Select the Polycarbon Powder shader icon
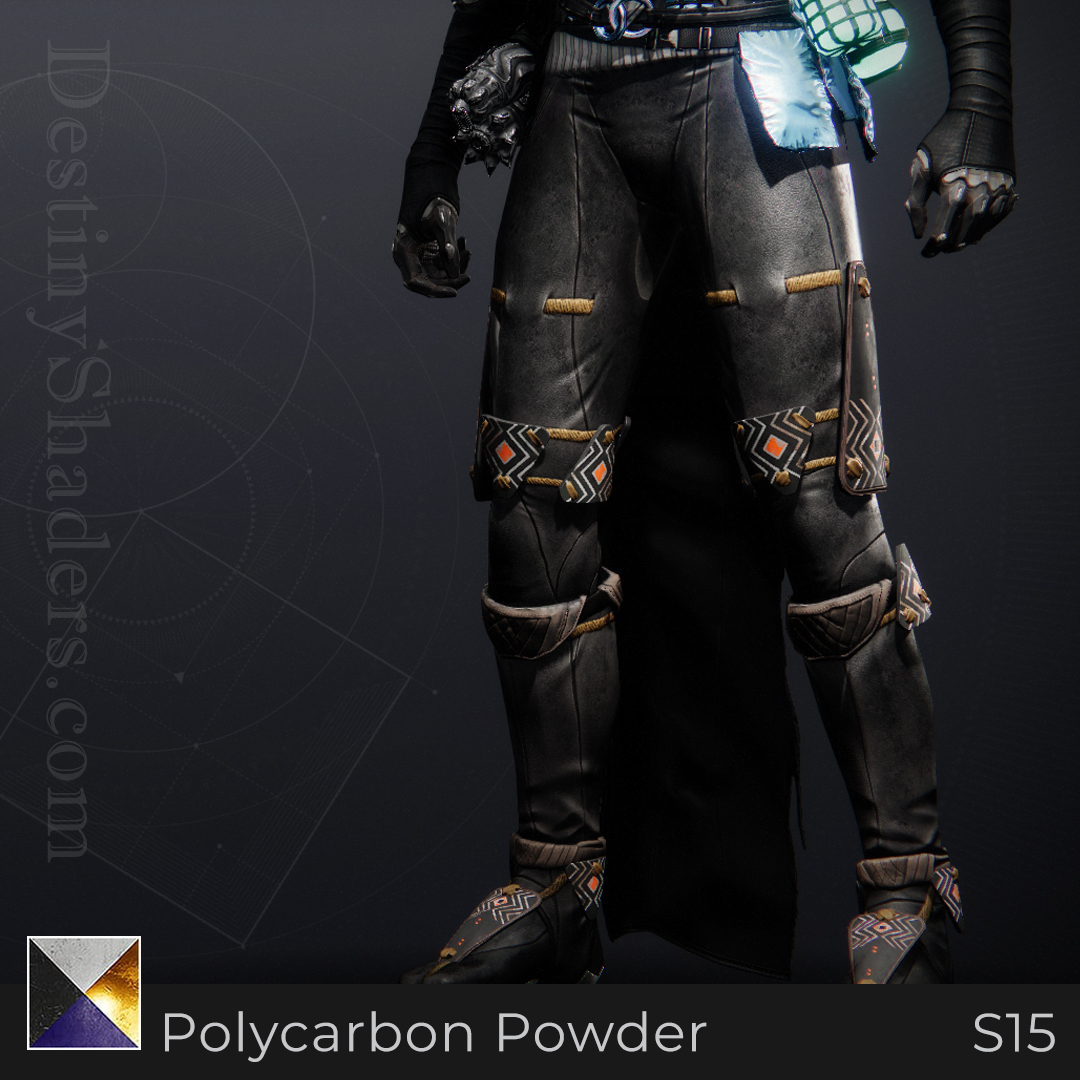1080x1080 pixels. pos(84,992)
